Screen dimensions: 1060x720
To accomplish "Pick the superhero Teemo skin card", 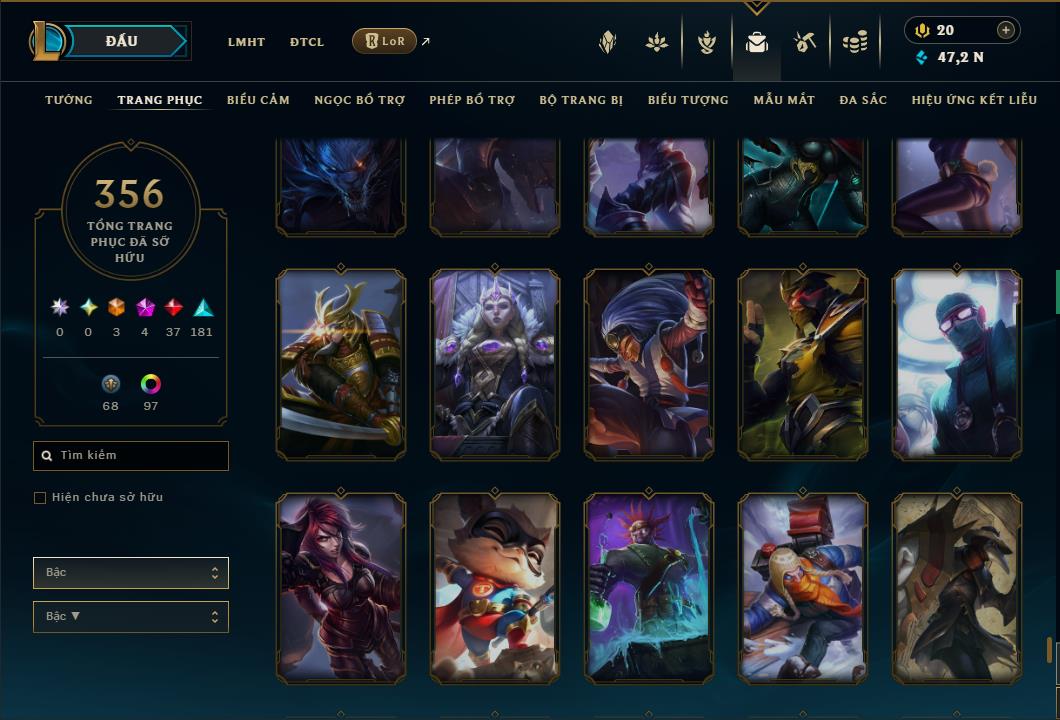I will 495,588.
